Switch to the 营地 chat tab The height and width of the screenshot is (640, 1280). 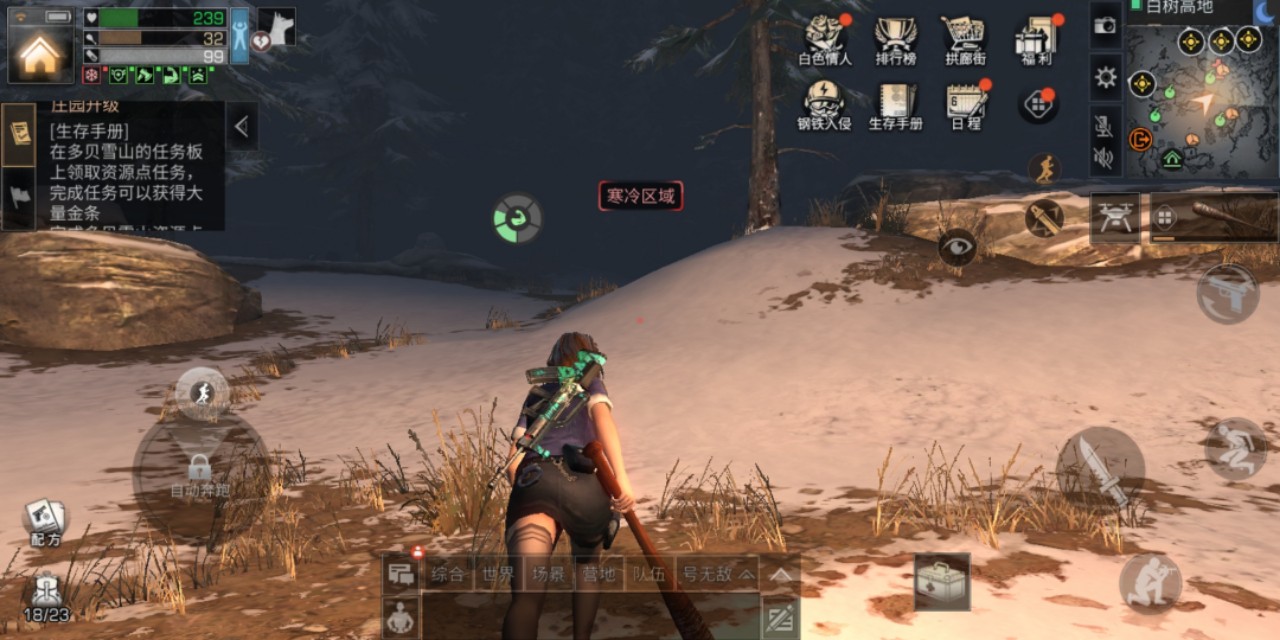[x=599, y=574]
